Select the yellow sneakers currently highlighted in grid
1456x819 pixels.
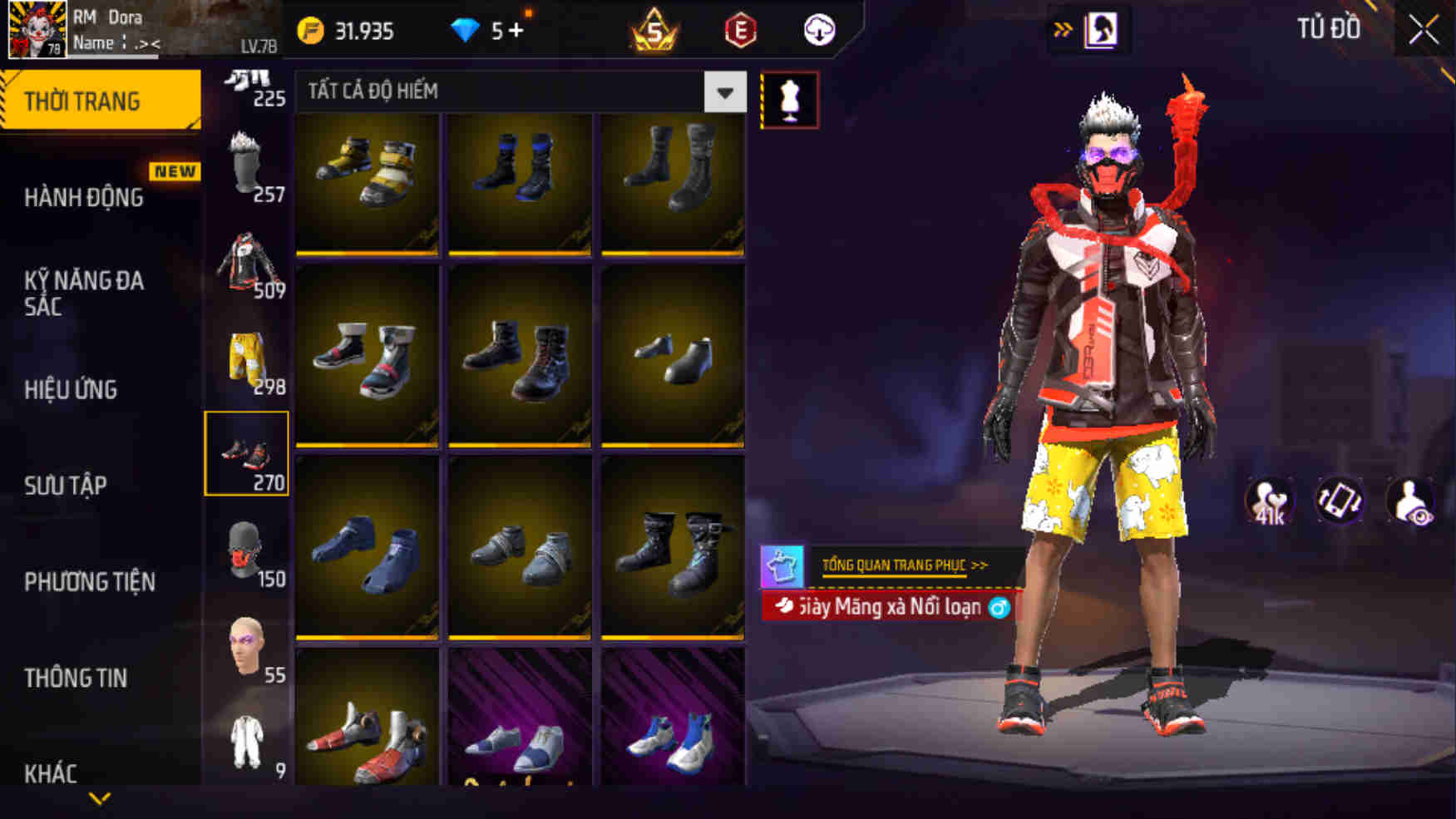pos(366,179)
